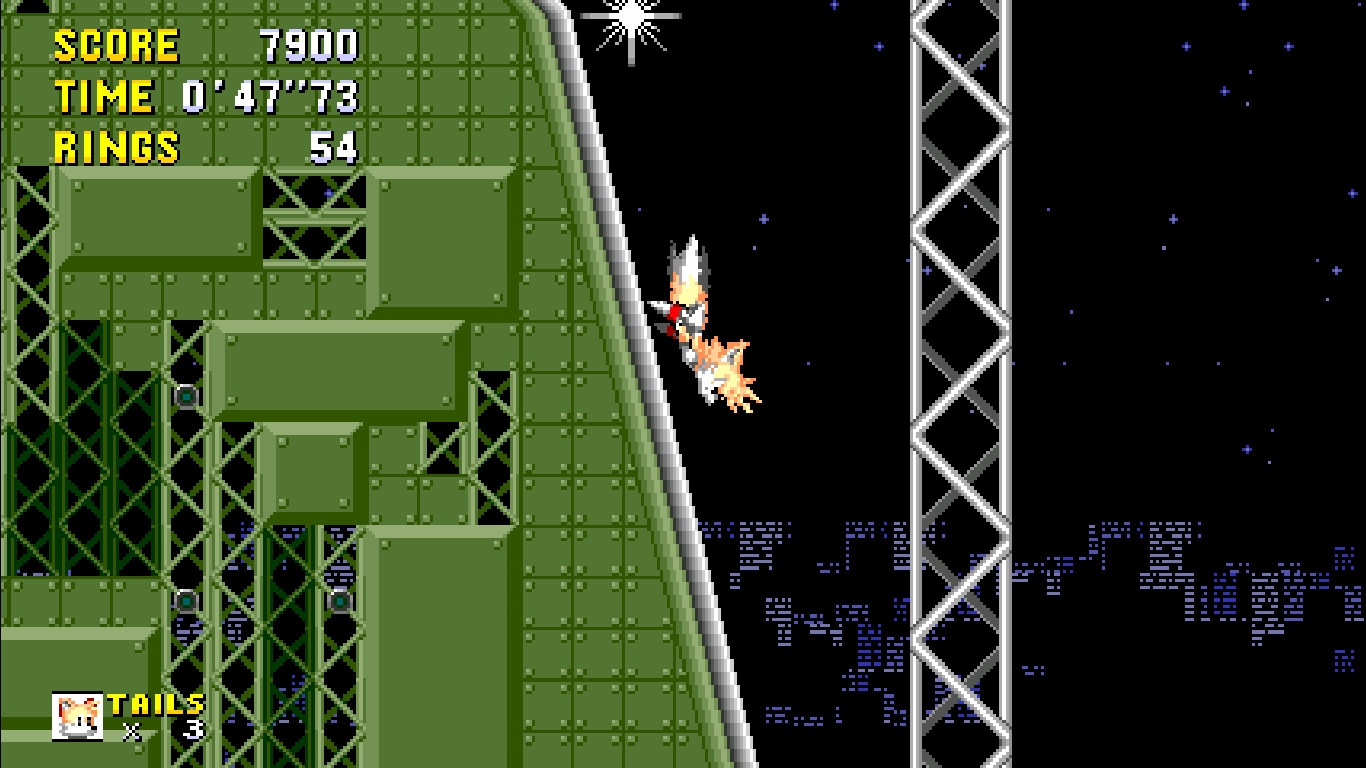
Task: Click the green lamp on the left wall
Action: tap(186, 399)
